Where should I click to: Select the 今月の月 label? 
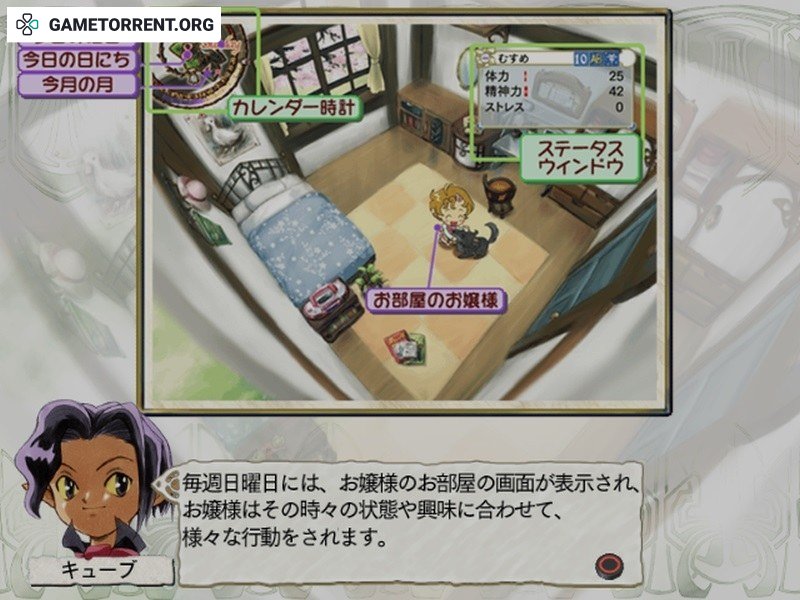[76, 85]
